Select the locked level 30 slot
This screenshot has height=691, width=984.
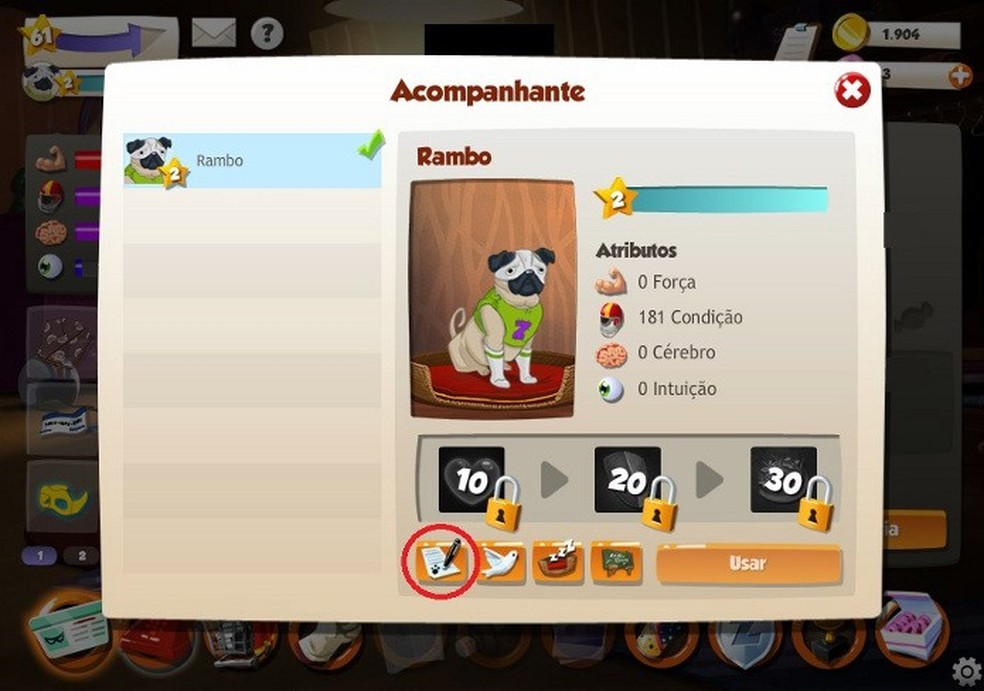point(784,481)
